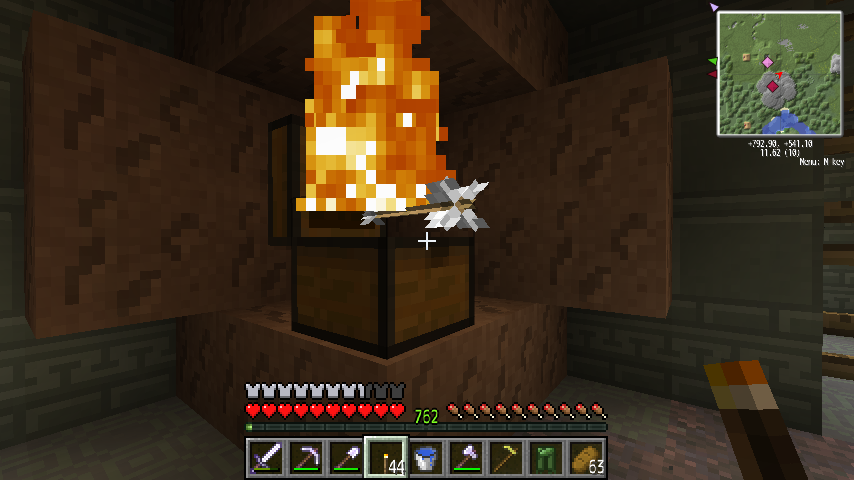Select the shovel hotbar slot
The image size is (854, 480).
346,458
